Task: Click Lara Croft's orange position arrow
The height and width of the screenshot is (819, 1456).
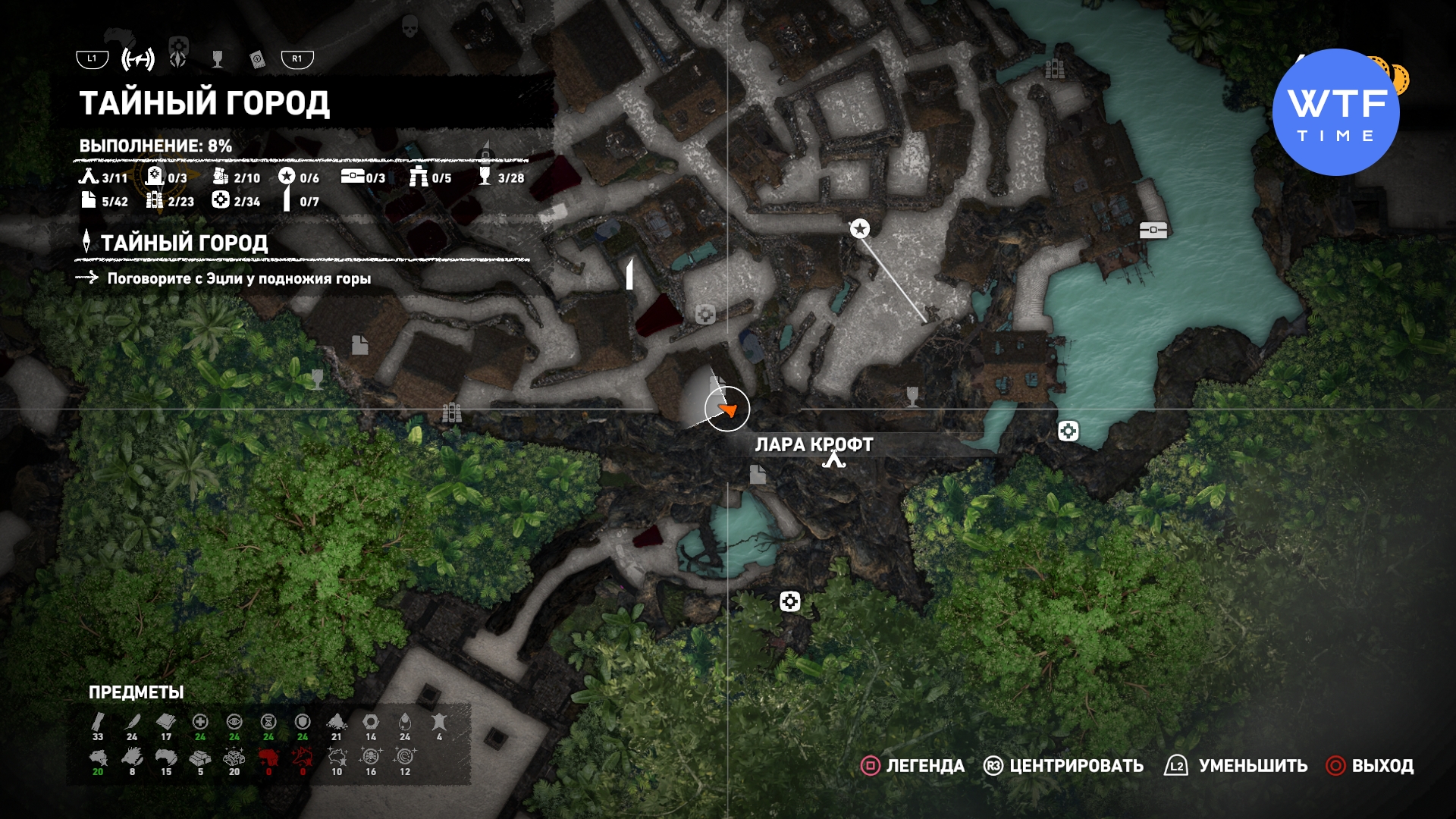Action: [x=728, y=410]
